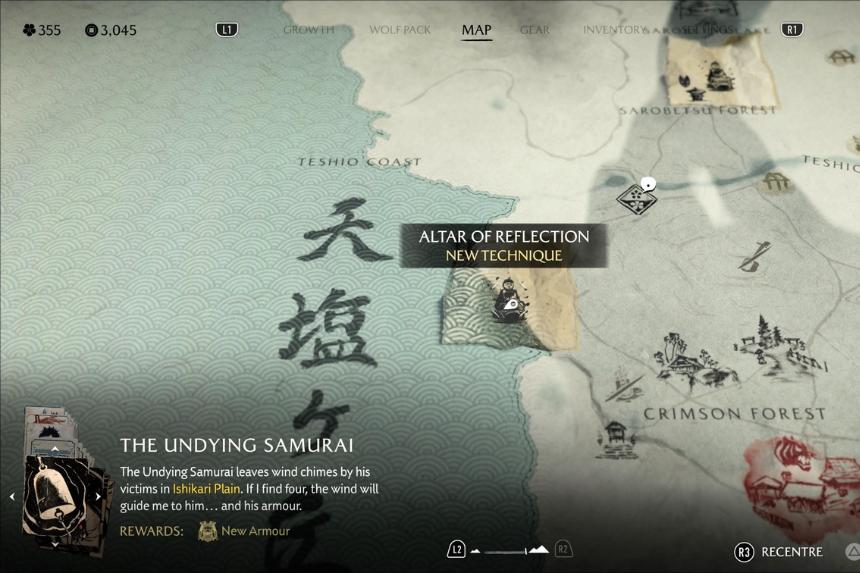Choose the bow and arrow map marker

[x=754, y=257]
